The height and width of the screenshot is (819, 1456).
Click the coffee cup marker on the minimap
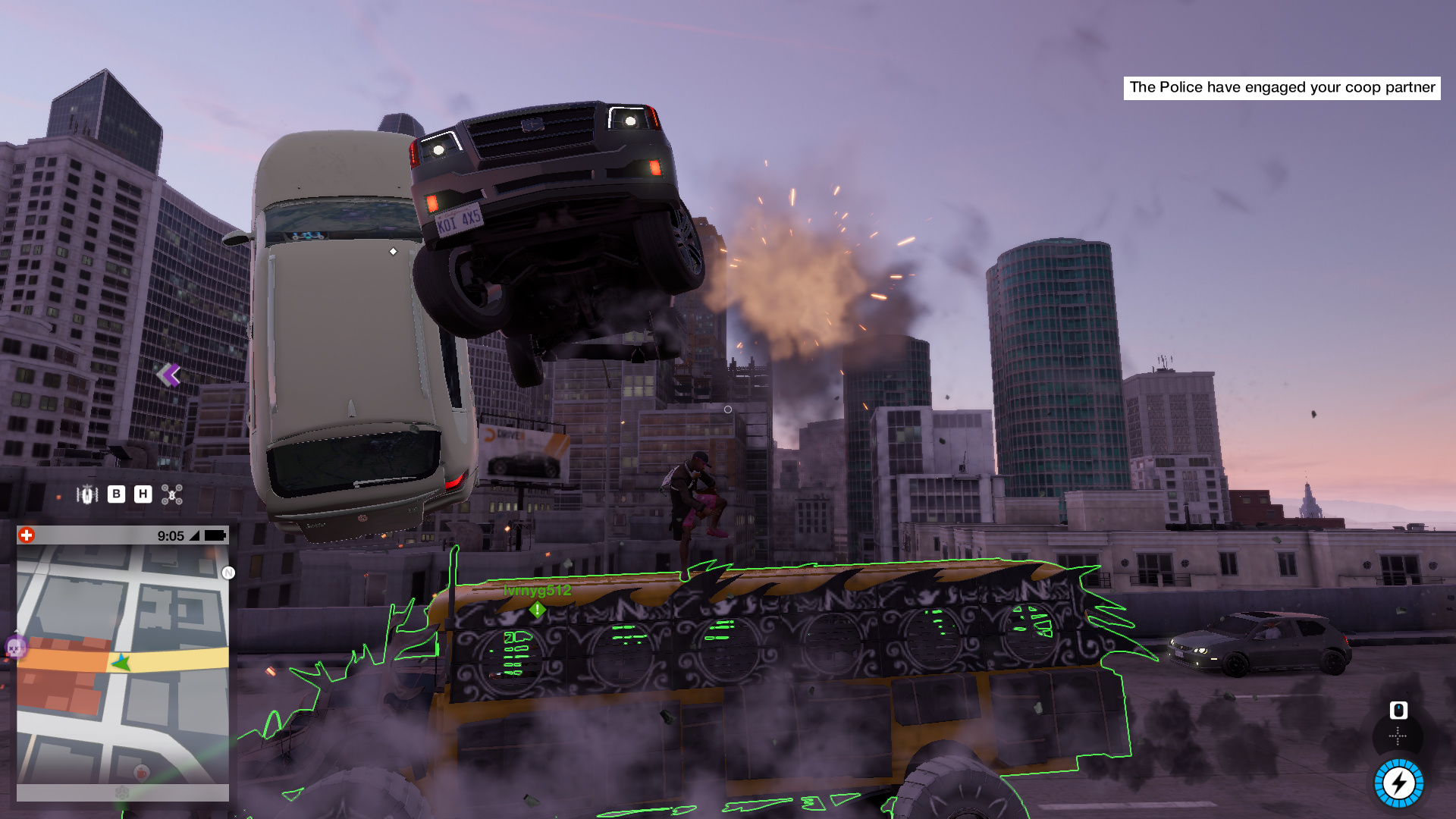pos(141,773)
